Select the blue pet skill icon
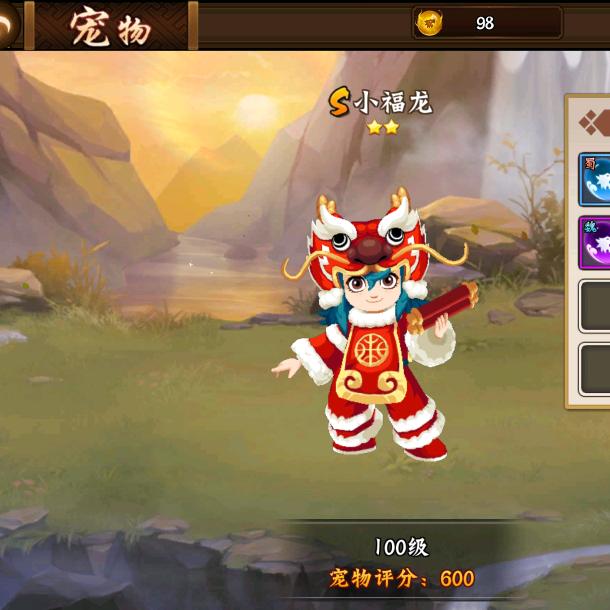The image size is (610, 610). 596,178
